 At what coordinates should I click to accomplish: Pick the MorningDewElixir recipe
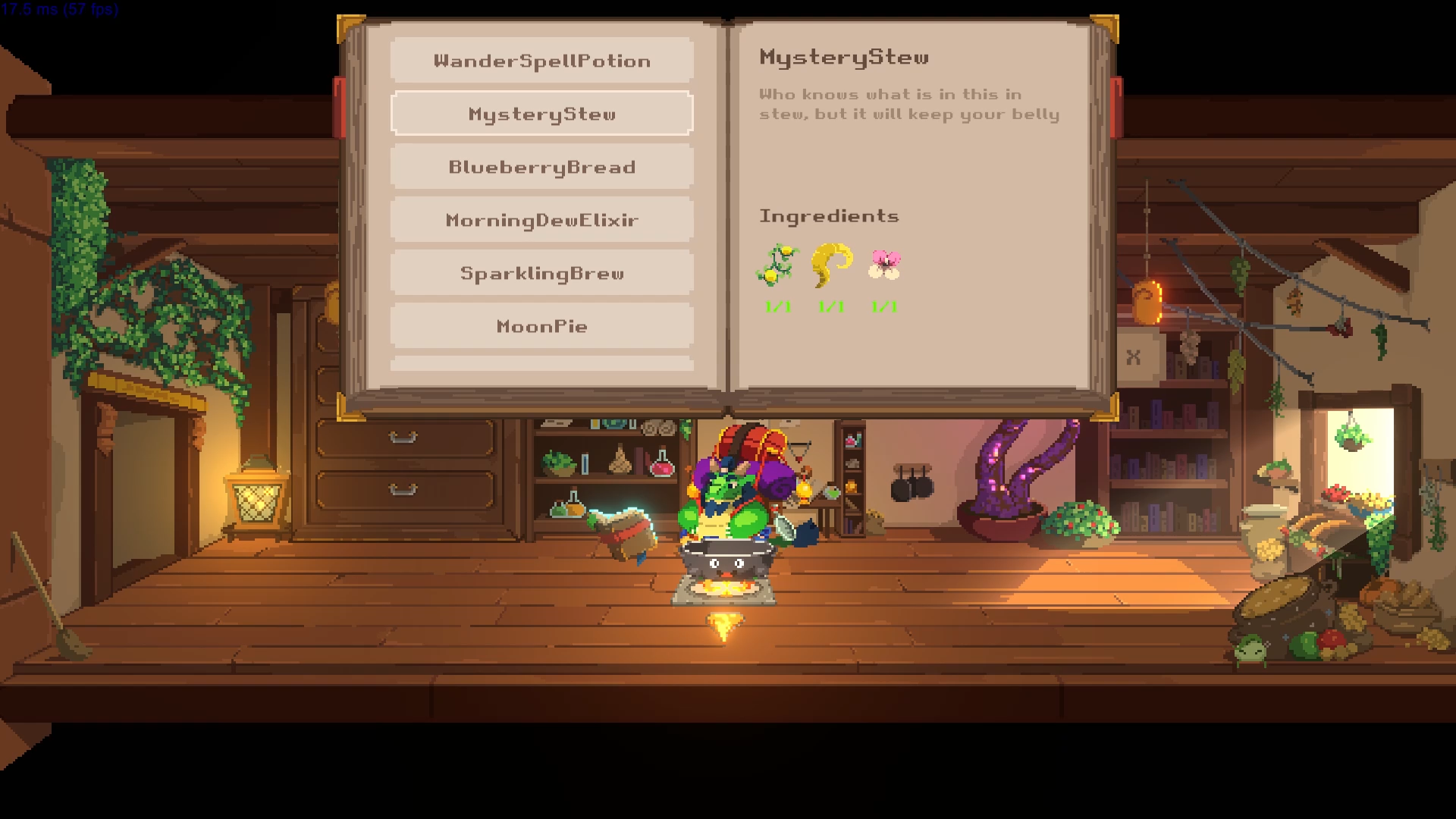(541, 220)
